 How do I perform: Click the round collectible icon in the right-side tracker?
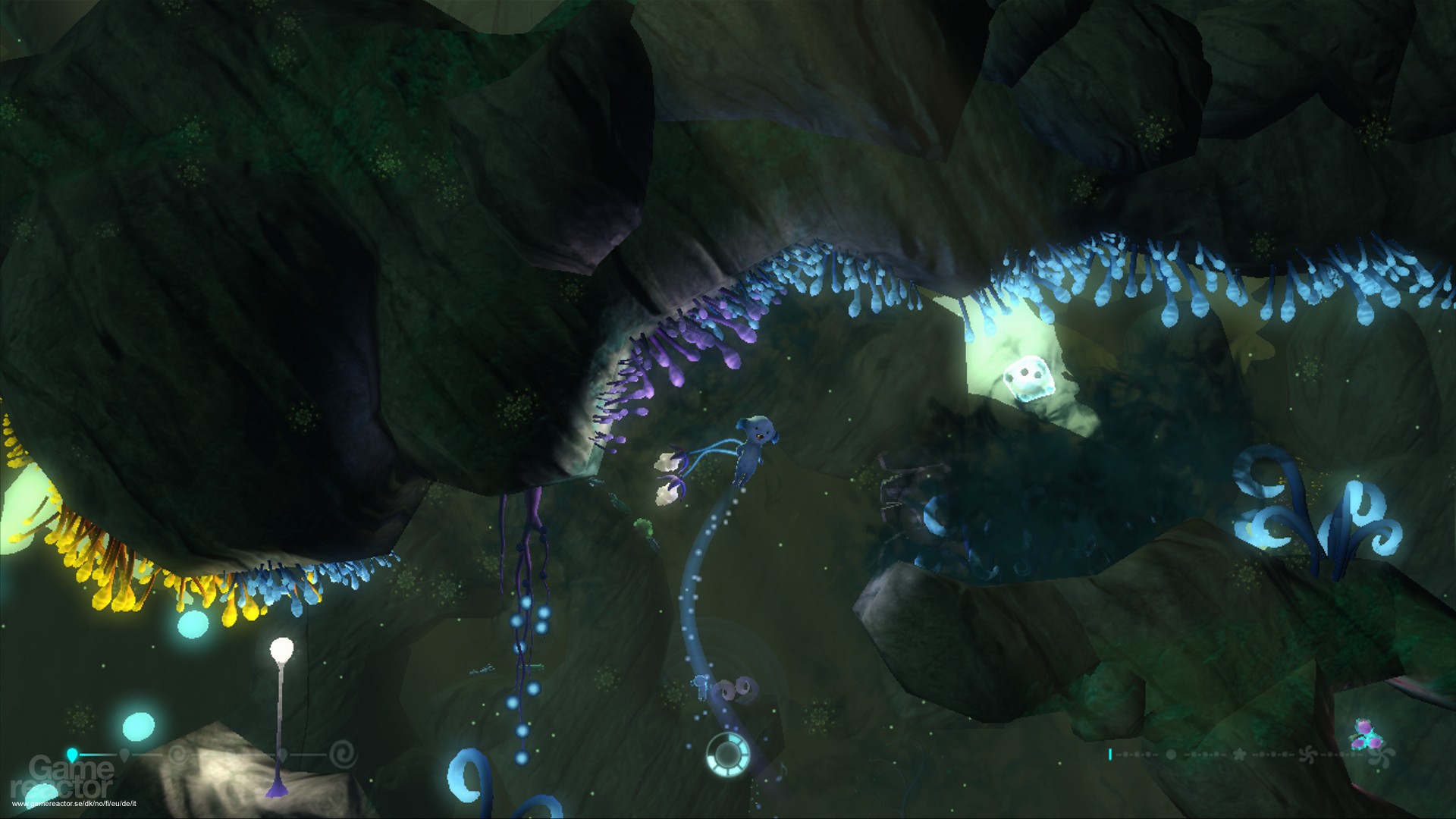pyautogui.click(x=1172, y=755)
